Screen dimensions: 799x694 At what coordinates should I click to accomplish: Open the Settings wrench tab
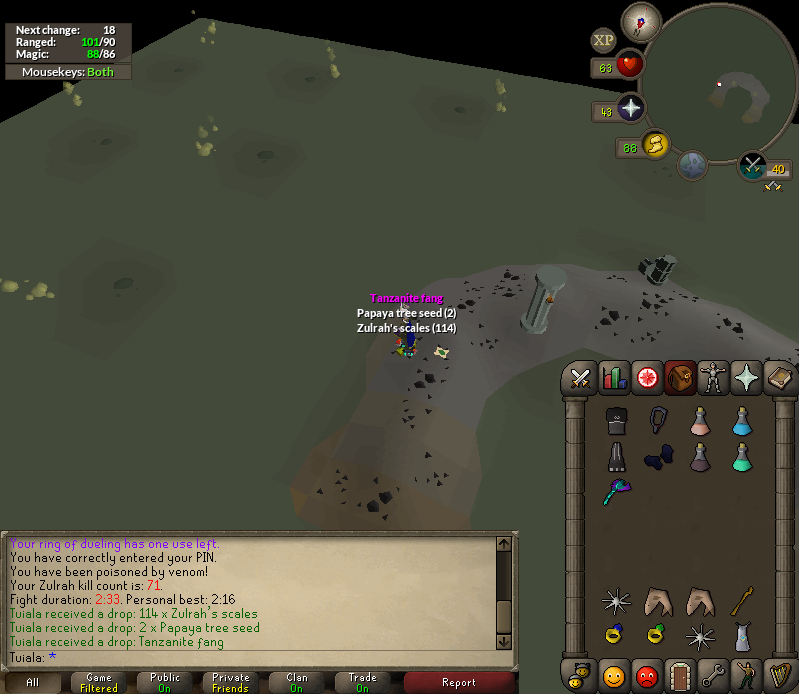click(712, 674)
